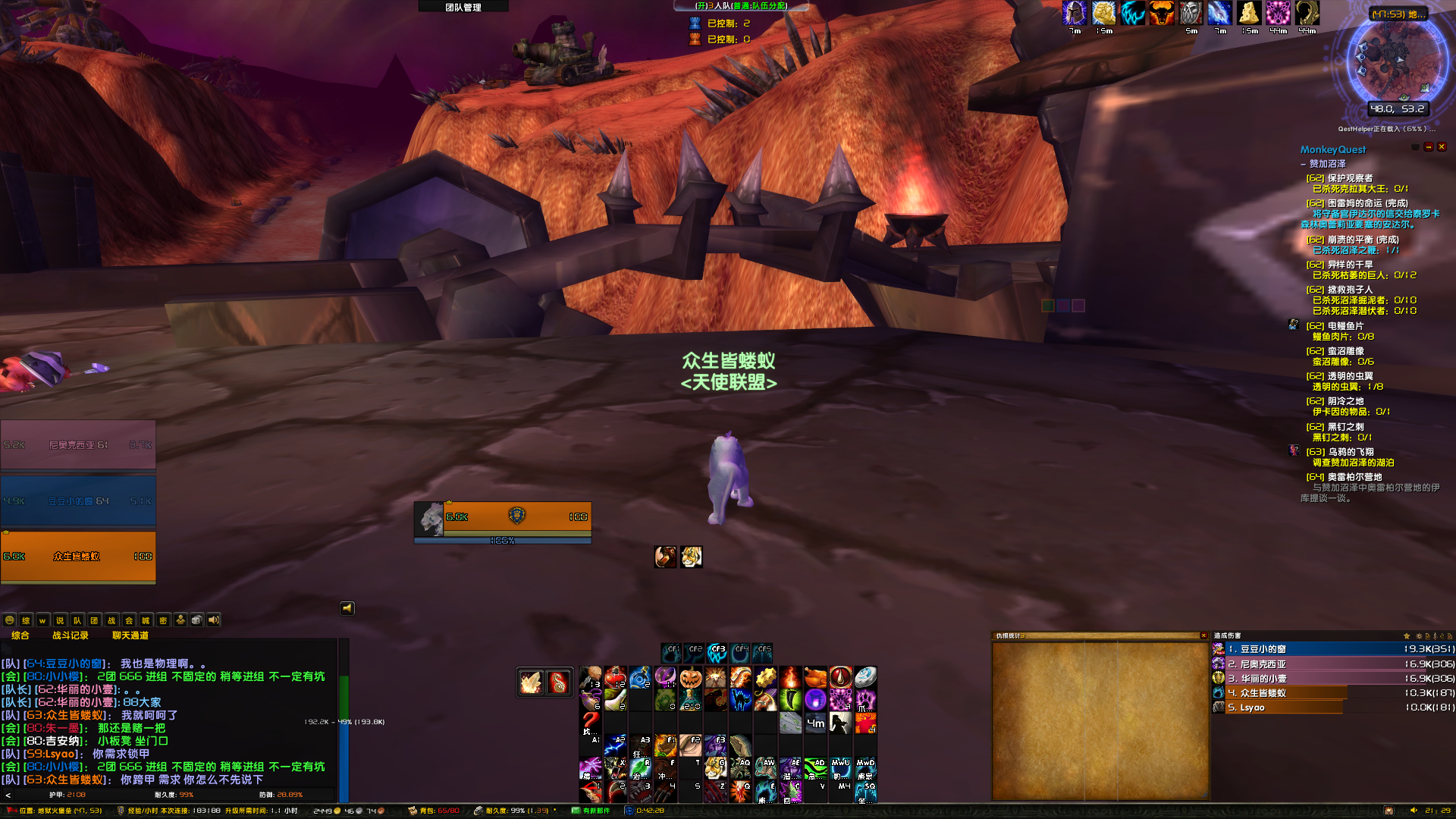Image resolution: width=1456 pixels, height=819 pixels.
Task: Select the 密 whisper channel icon
Action: click(x=163, y=620)
